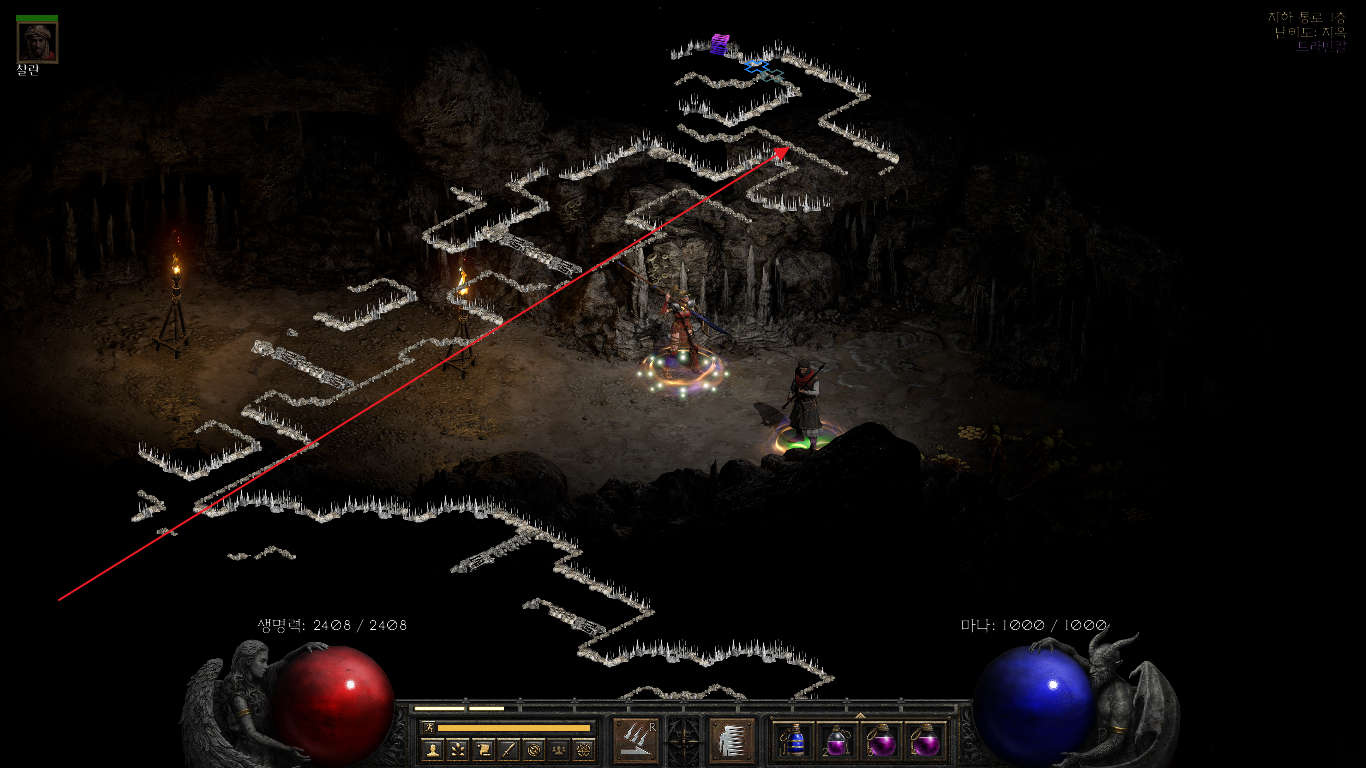Drink the purple potion in belt slot 4
1366x768 pixels.
point(924,741)
